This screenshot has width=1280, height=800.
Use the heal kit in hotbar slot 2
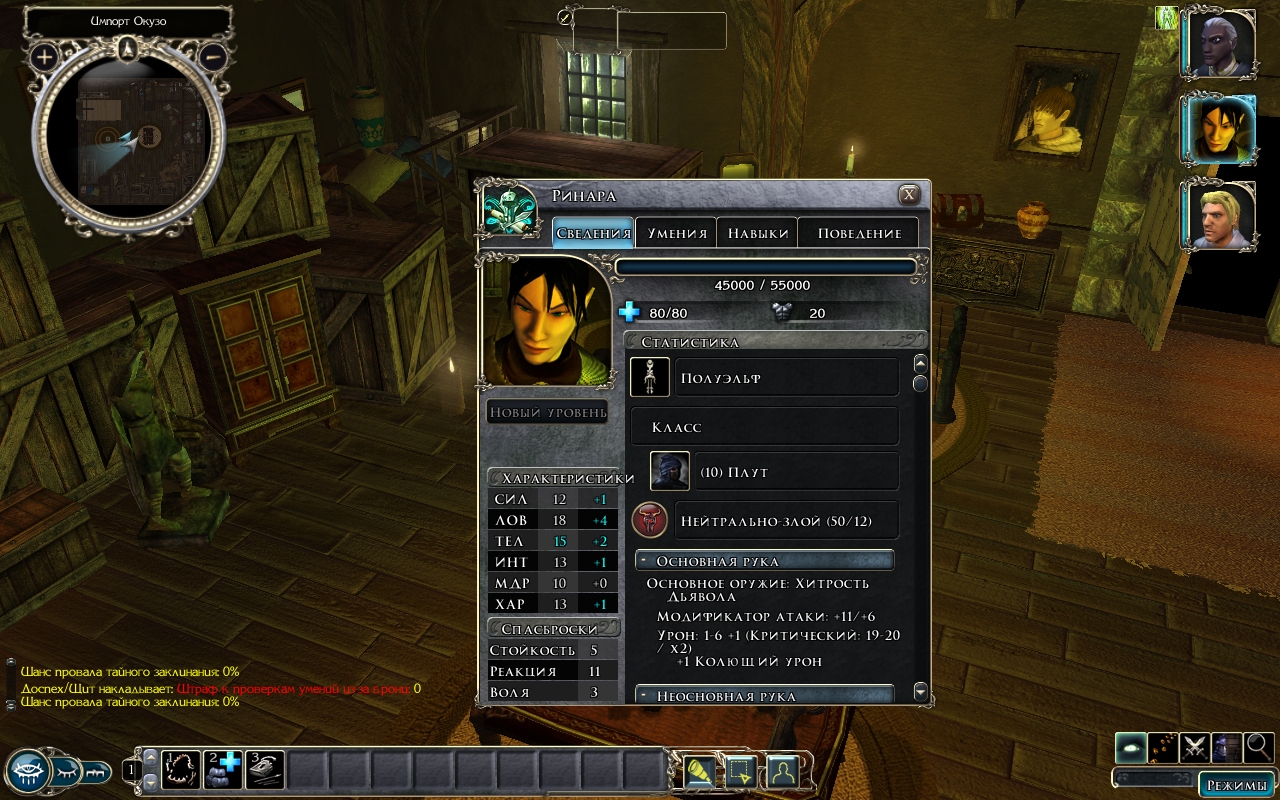coord(223,770)
